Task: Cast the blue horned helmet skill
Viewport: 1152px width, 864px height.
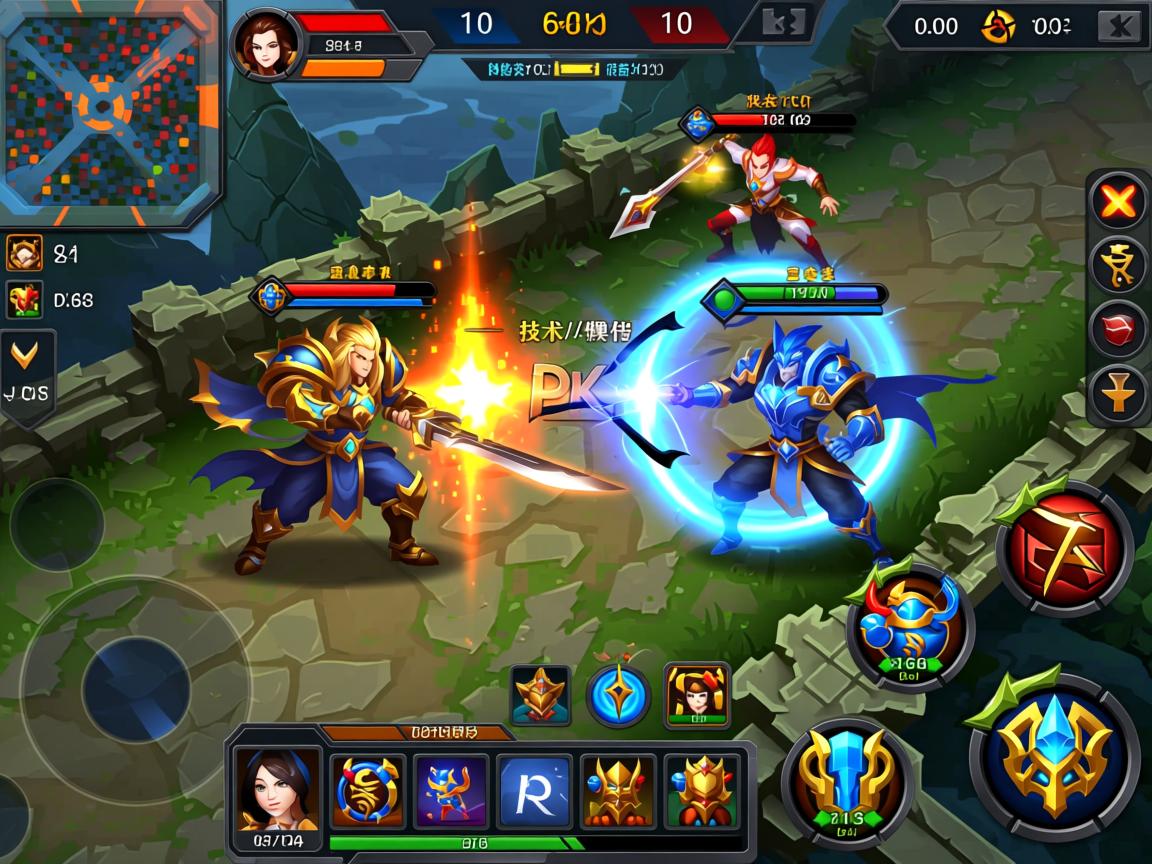Action: pos(910,627)
